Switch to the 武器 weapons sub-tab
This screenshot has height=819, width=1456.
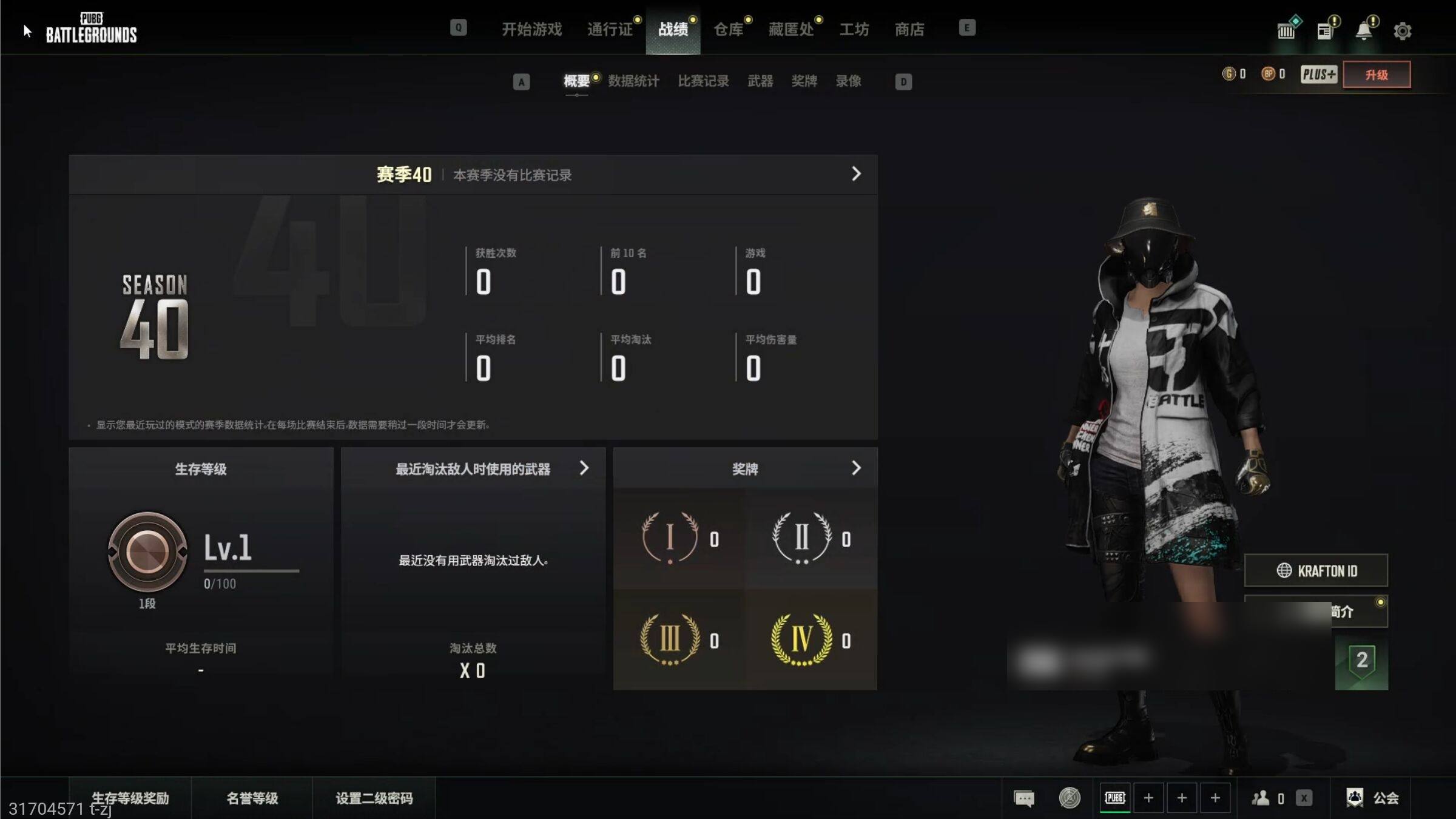760,81
